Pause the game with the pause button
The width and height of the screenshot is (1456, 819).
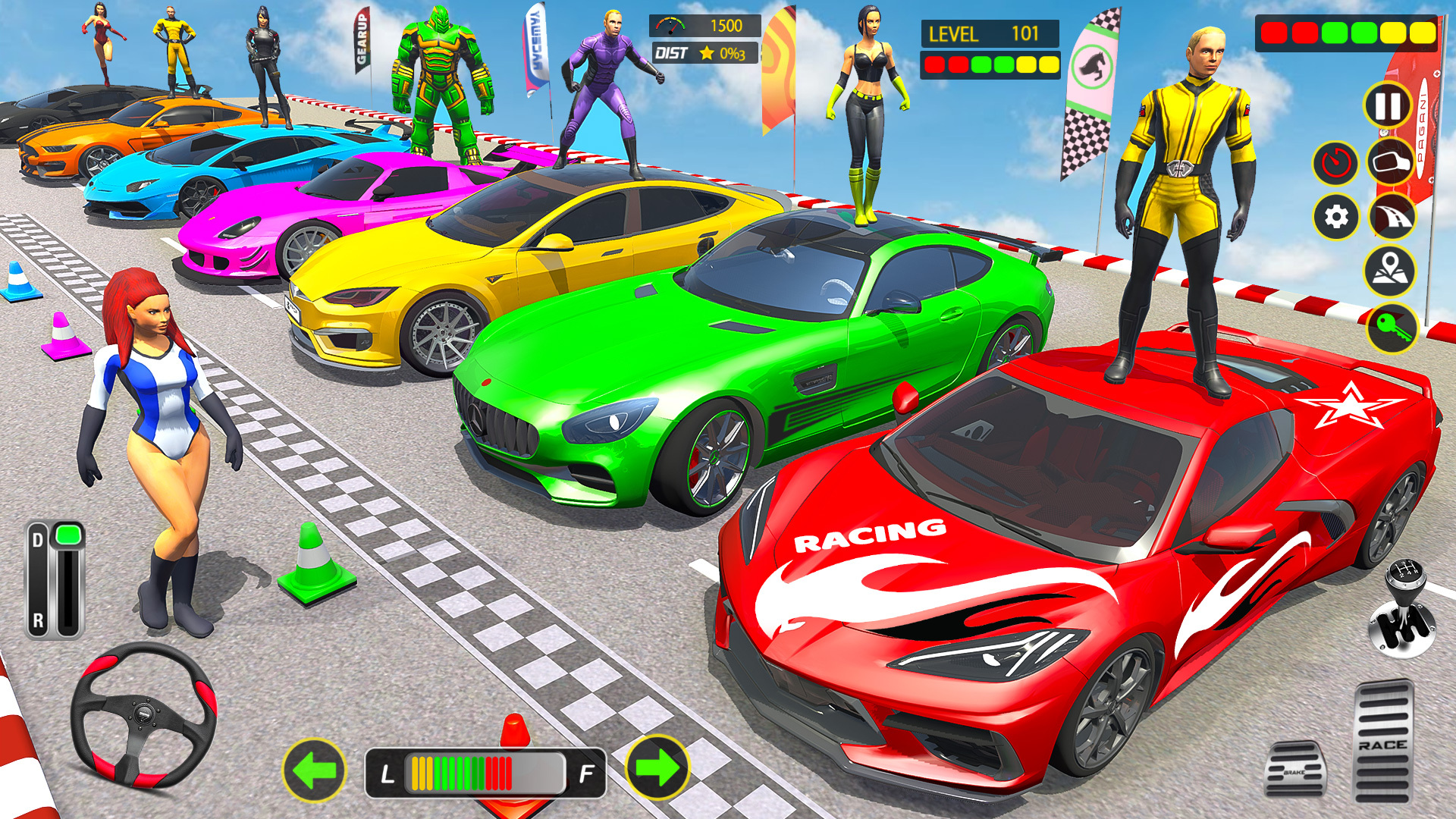[1386, 106]
